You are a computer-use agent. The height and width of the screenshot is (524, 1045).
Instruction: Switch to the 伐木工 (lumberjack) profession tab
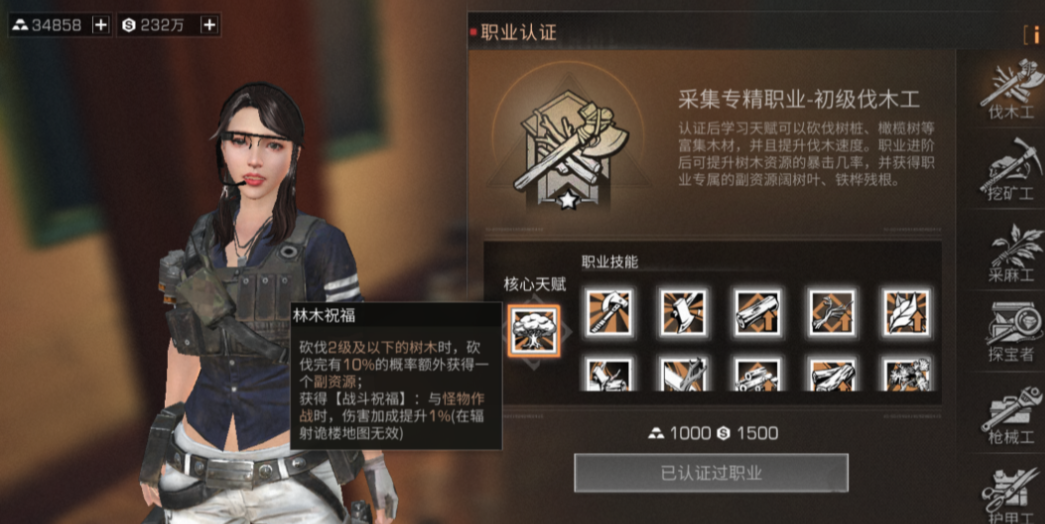(1011, 90)
